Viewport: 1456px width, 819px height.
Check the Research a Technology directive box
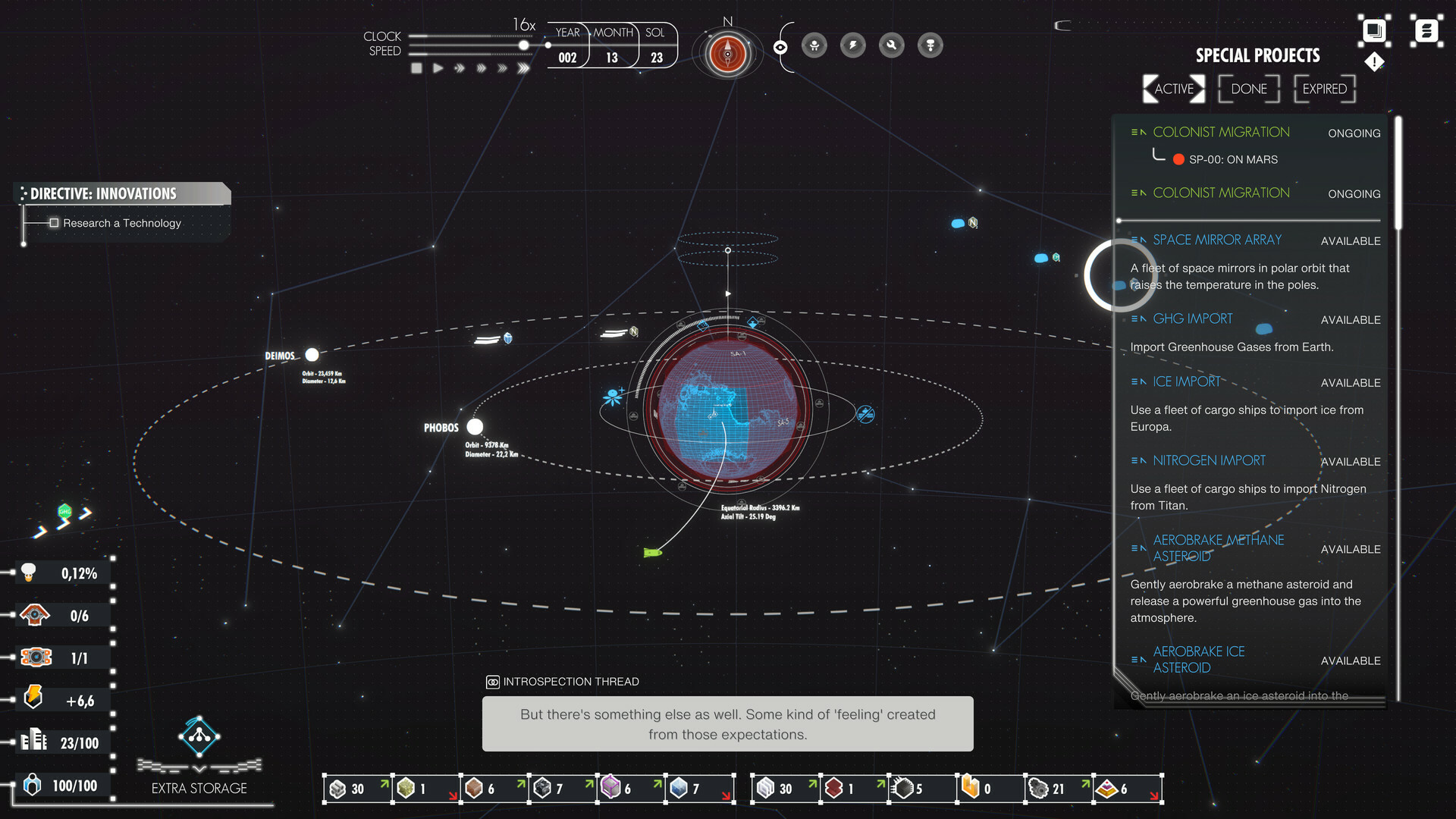[x=54, y=222]
